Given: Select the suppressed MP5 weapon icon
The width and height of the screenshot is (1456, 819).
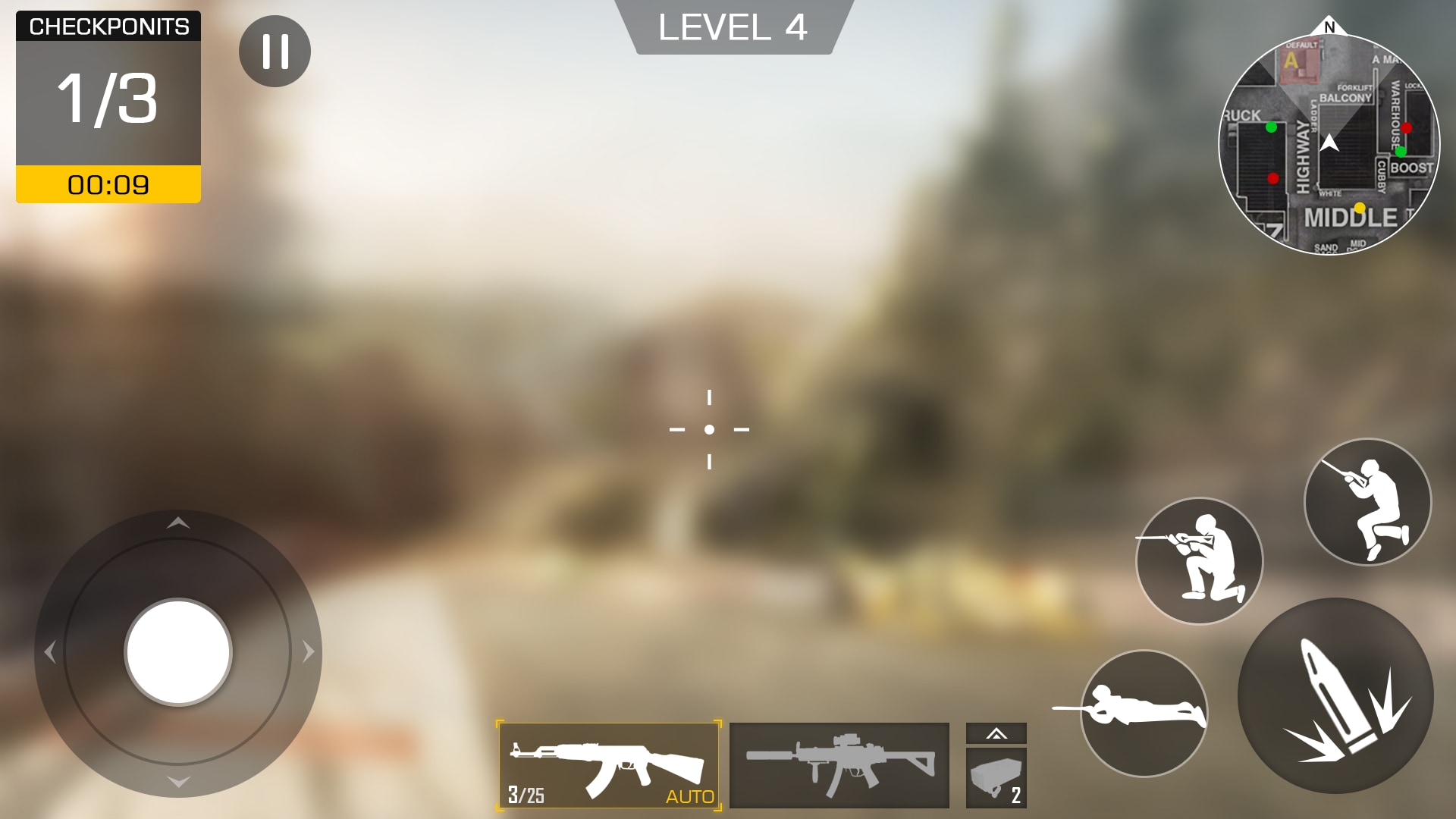Looking at the screenshot, I should (x=840, y=767).
